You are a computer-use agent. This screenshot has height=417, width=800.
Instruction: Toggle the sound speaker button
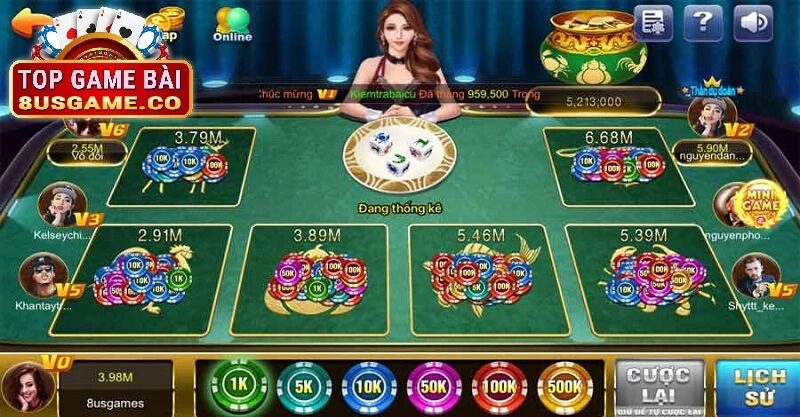coord(753,22)
